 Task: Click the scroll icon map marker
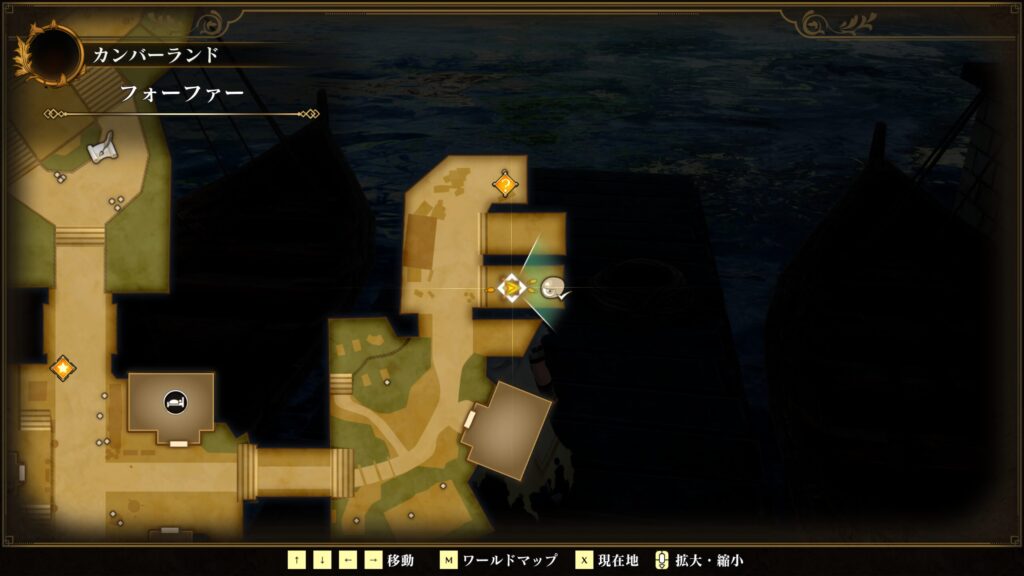pos(101,150)
